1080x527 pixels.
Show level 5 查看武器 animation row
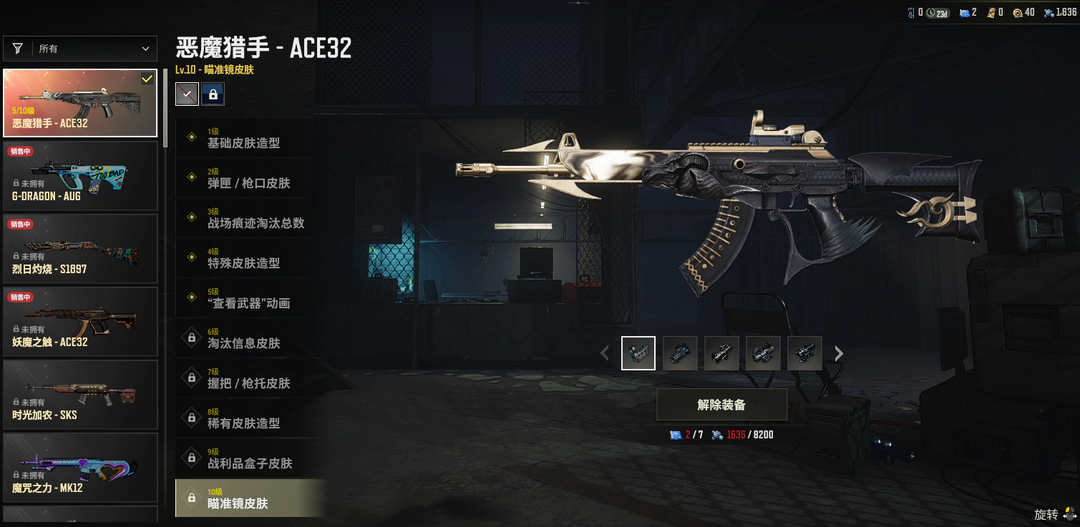tap(250, 298)
